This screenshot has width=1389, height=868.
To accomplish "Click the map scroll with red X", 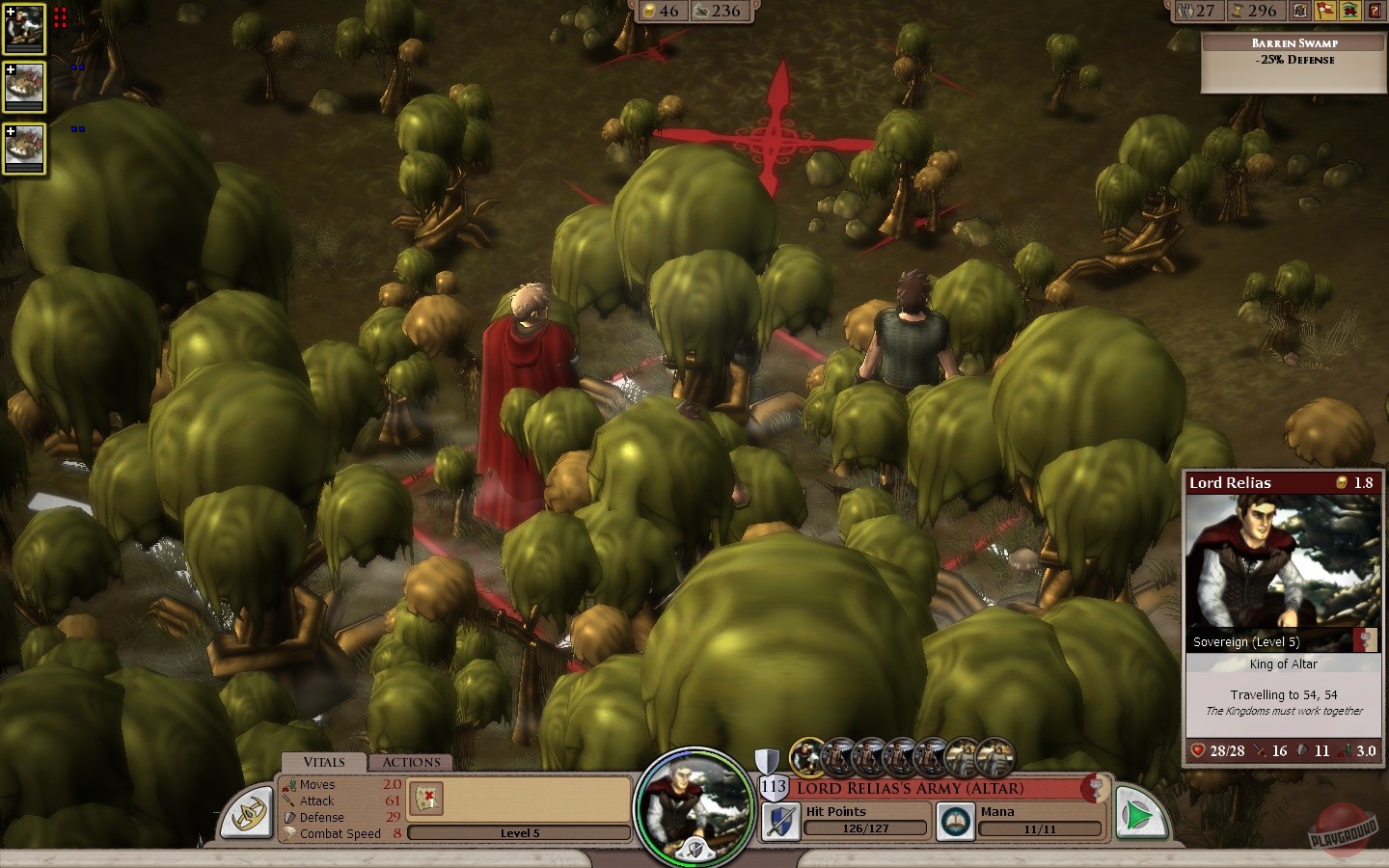I will [425, 798].
